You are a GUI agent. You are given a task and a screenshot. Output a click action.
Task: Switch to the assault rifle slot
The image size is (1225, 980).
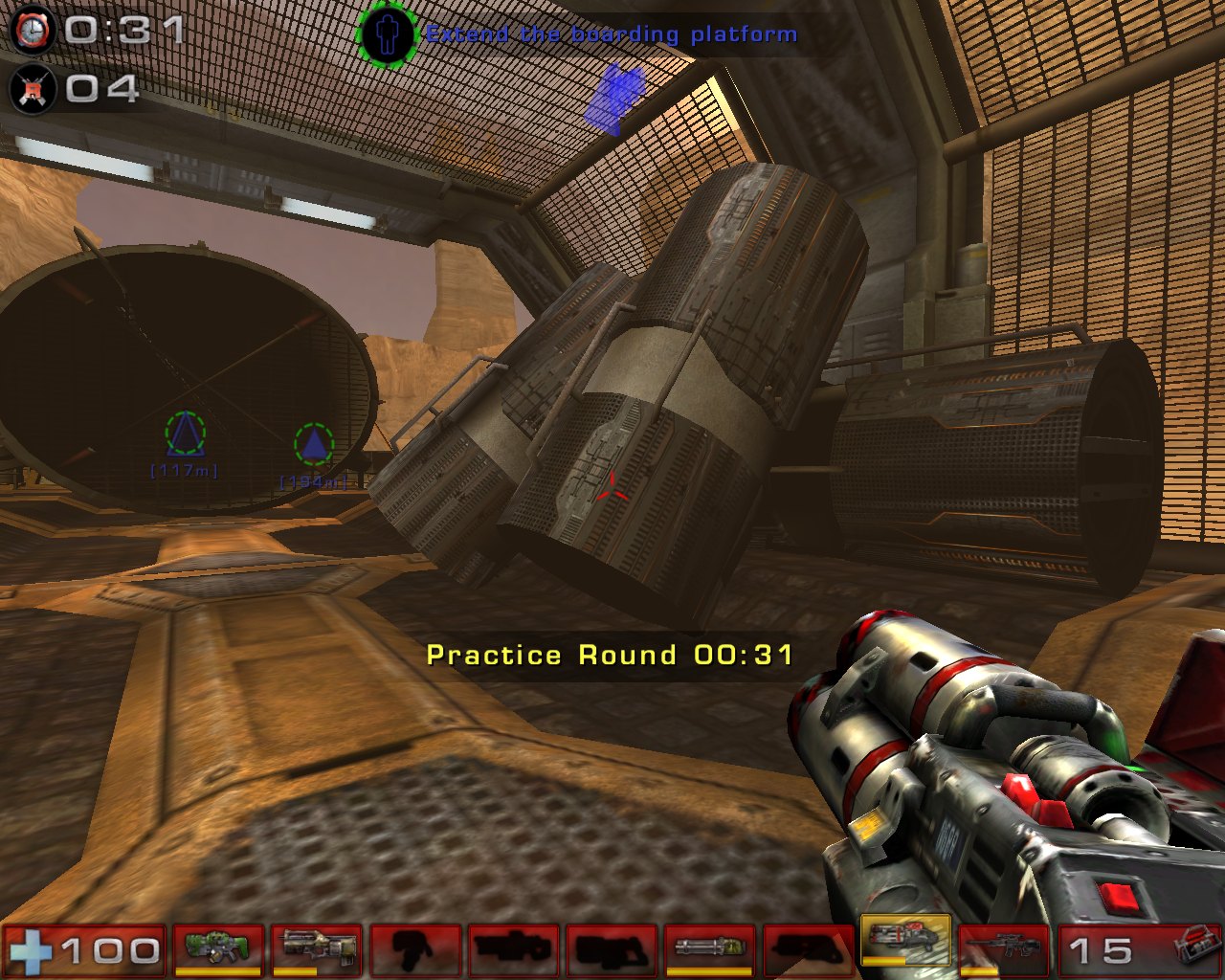[316, 947]
